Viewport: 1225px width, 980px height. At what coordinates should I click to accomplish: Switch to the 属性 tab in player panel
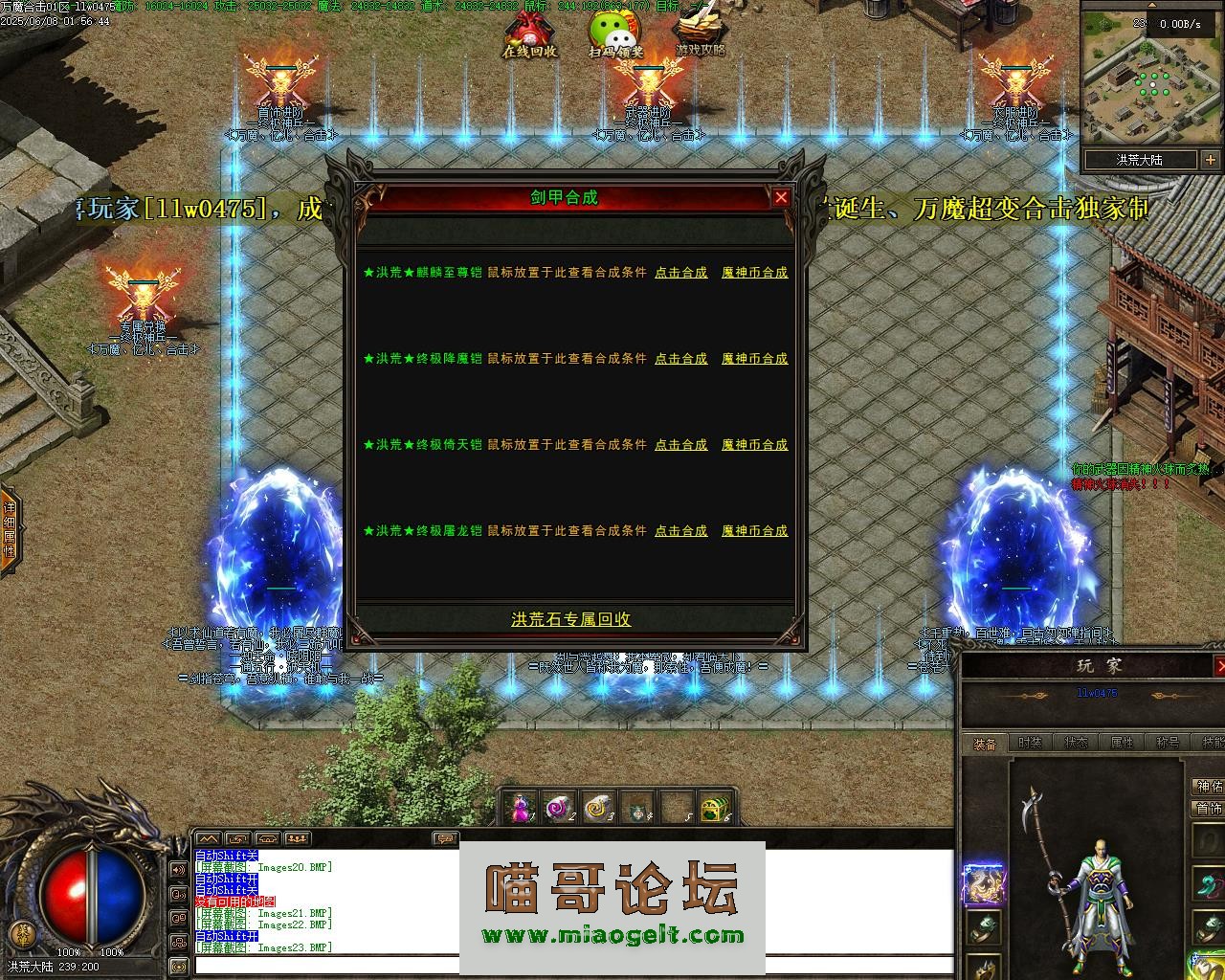pos(1121,743)
